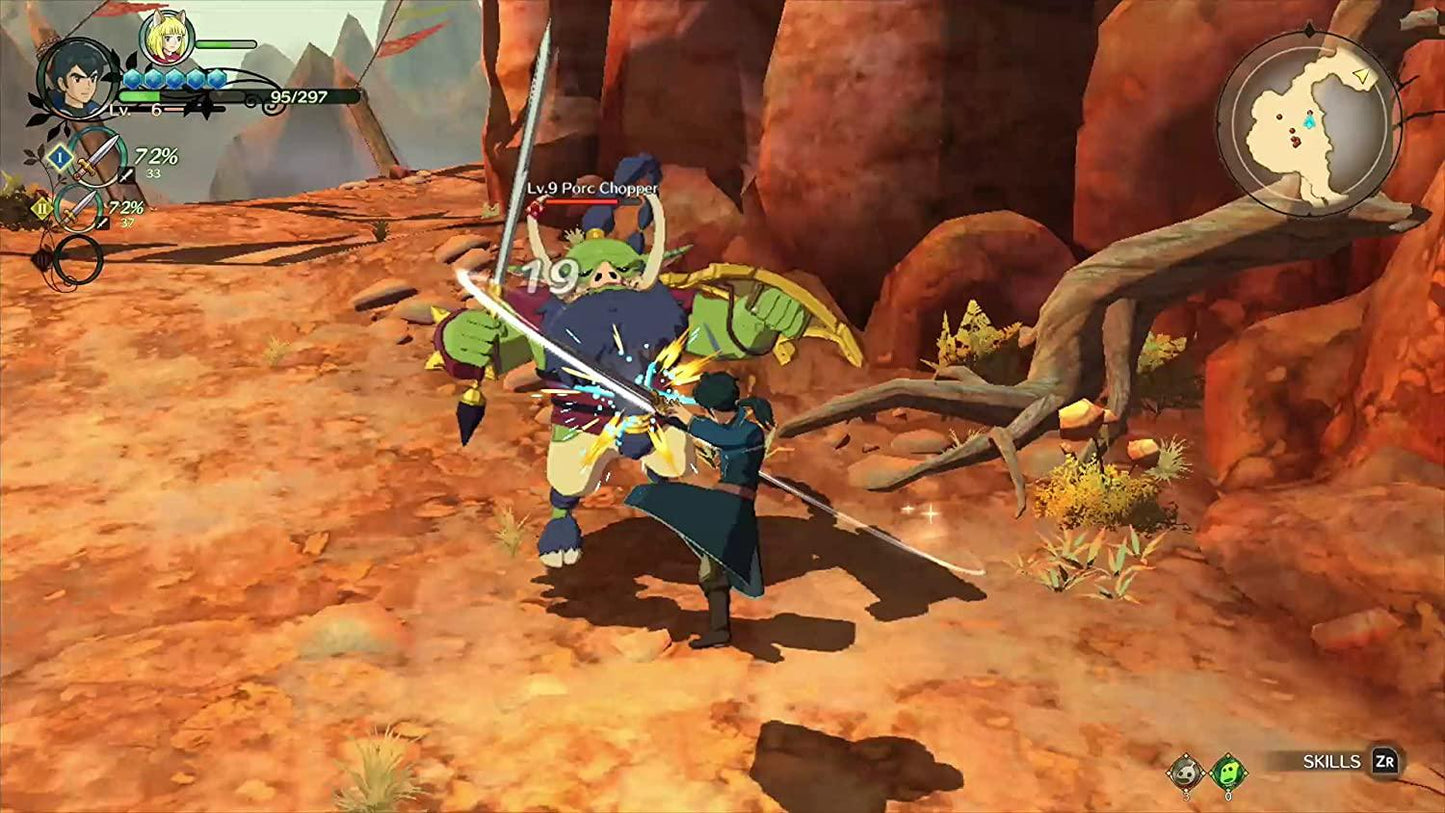1445x813 pixels.
Task: Click the green health bar of the leader
Action: (x=141, y=96)
